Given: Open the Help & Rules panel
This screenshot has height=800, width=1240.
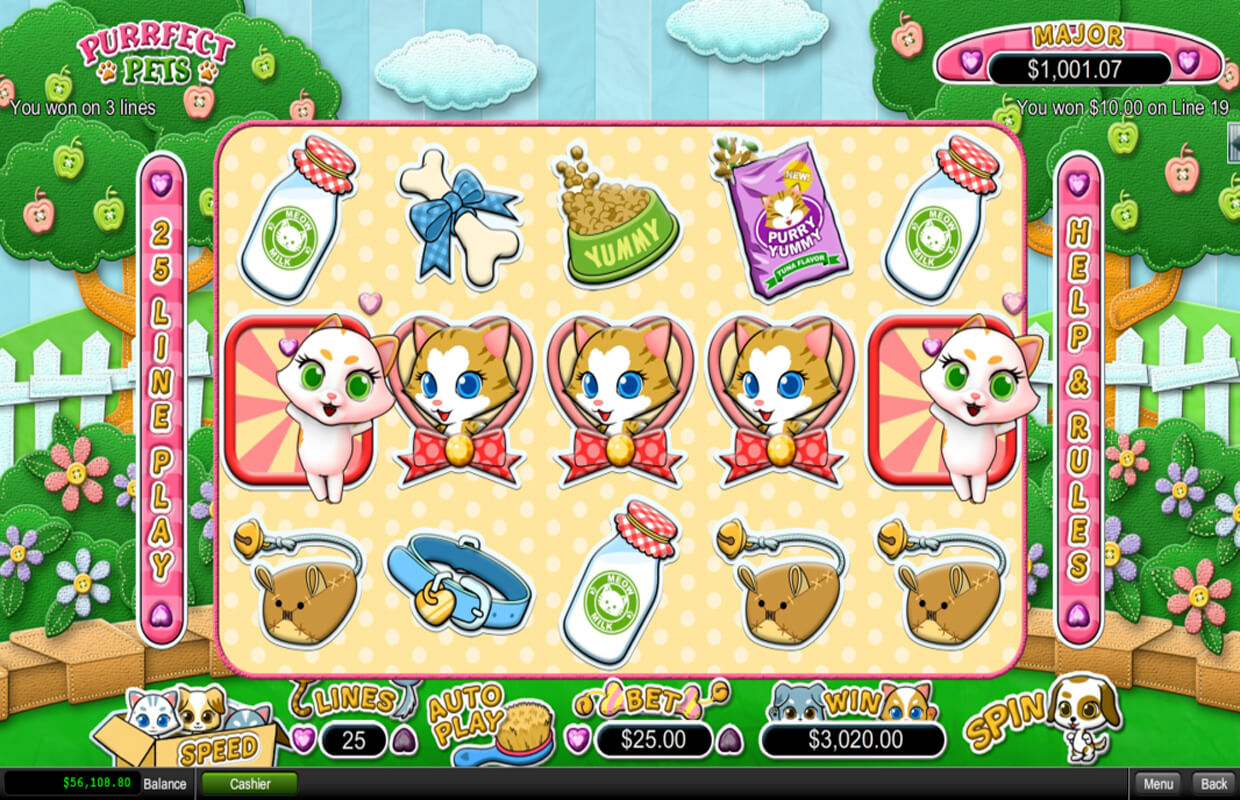Looking at the screenshot, I should [1077, 400].
